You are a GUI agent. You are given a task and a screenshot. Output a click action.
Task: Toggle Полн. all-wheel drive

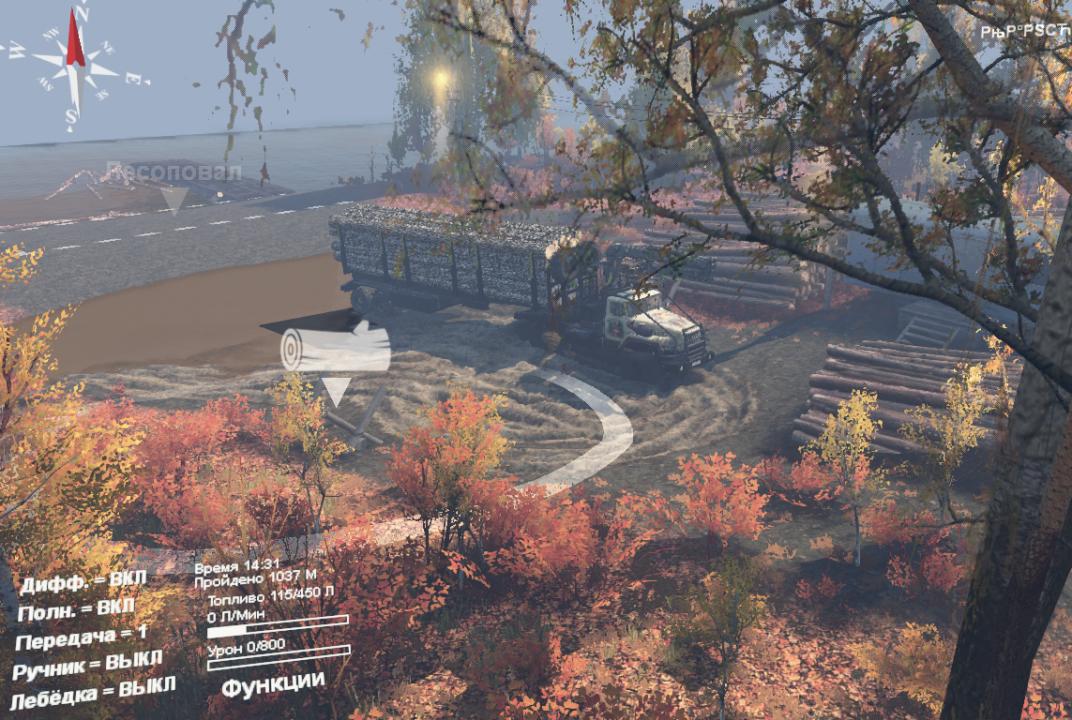coord(76,608)
